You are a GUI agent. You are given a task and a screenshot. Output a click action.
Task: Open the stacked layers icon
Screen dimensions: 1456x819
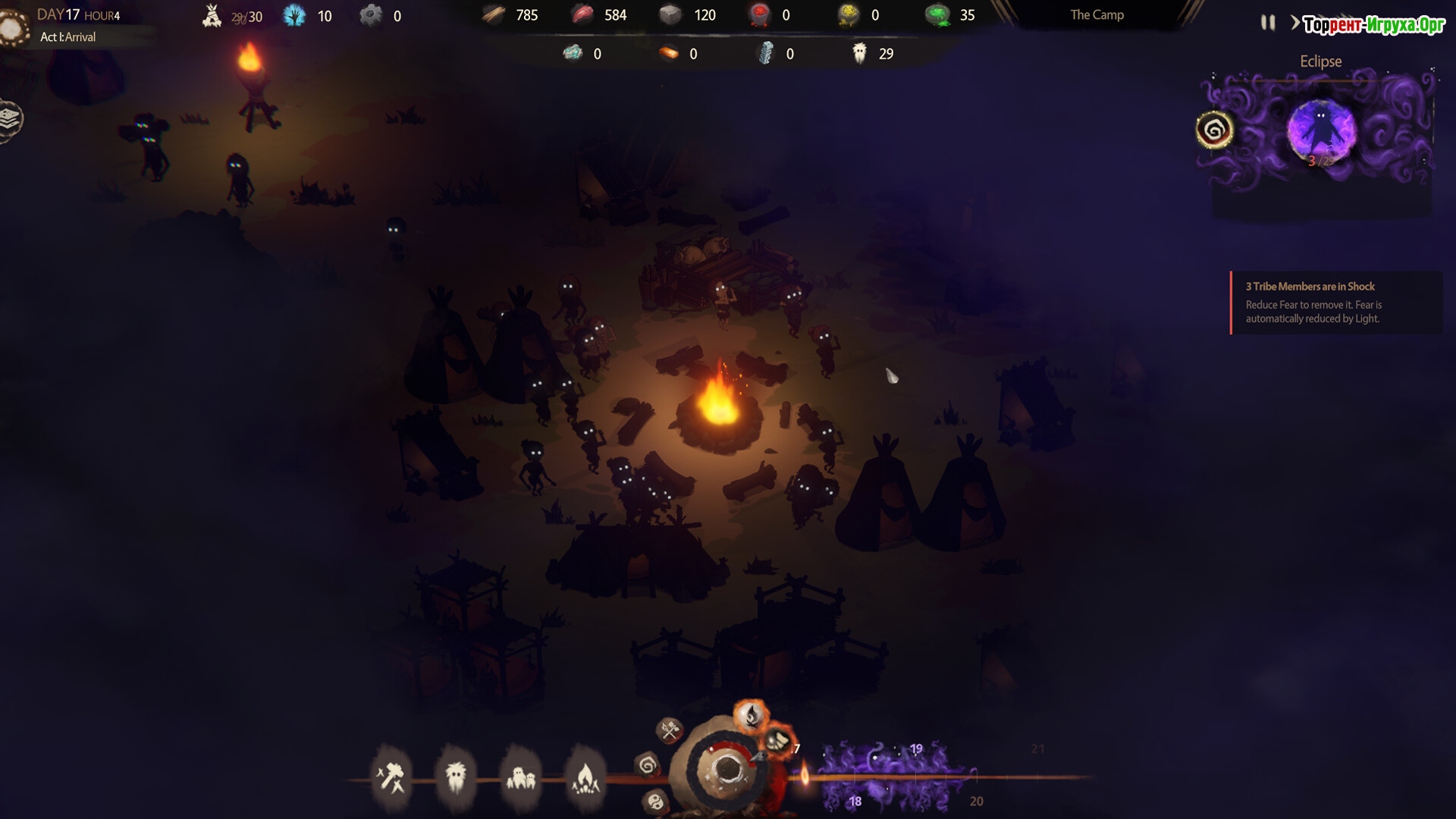pos(10,119)
